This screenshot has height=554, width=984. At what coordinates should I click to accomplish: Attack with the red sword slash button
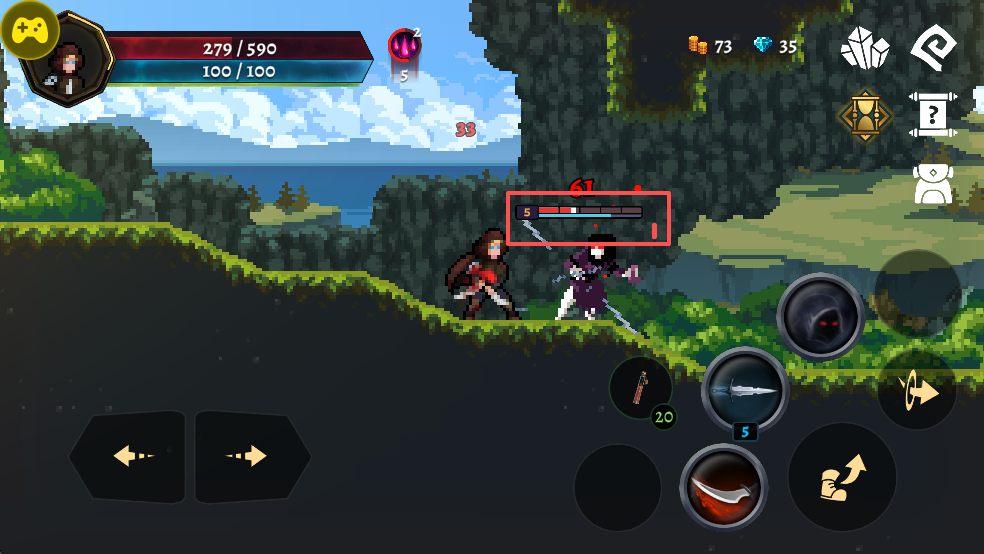click(723, 487)
